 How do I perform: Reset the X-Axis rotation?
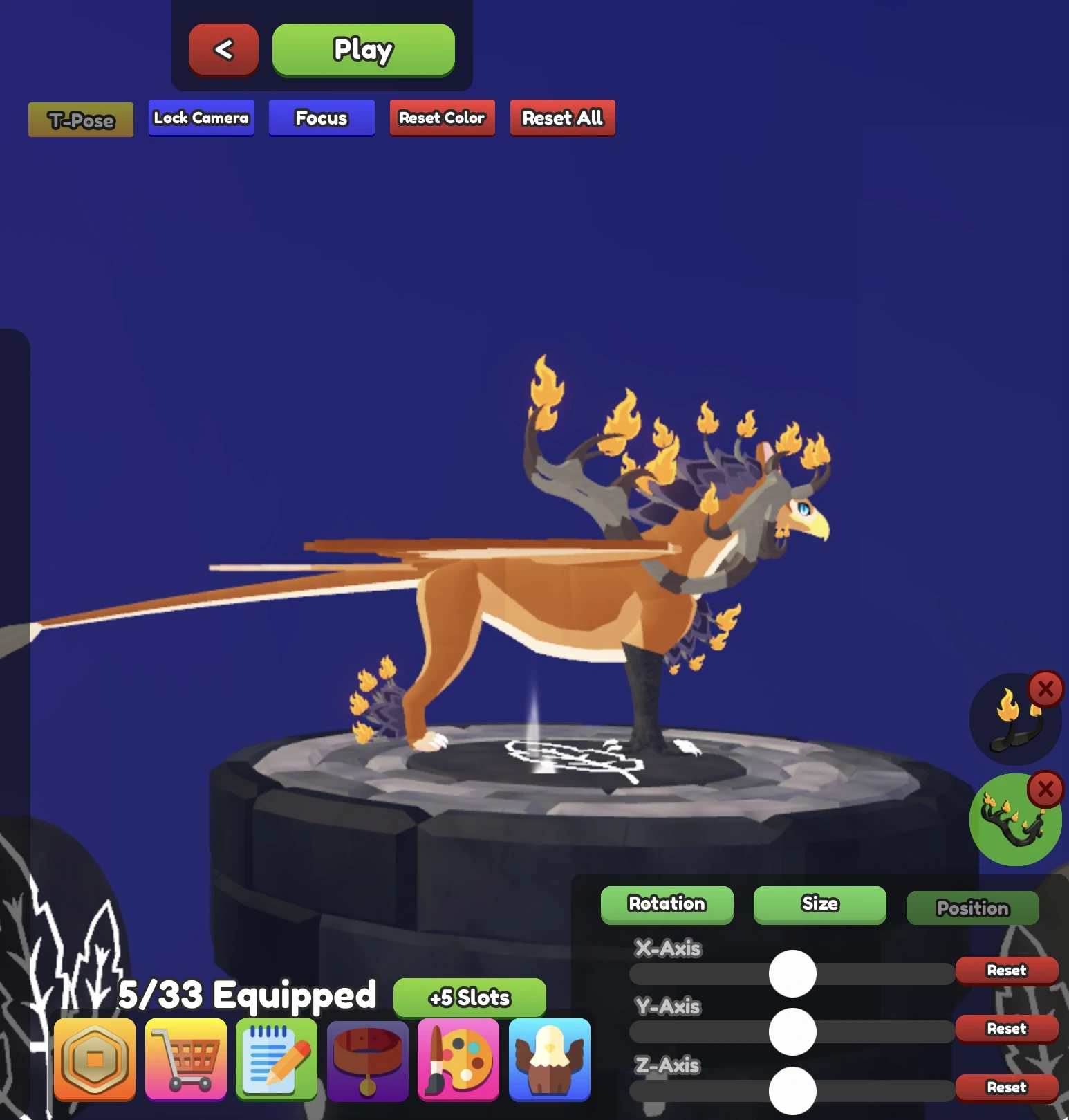[x=1006, y=971]
